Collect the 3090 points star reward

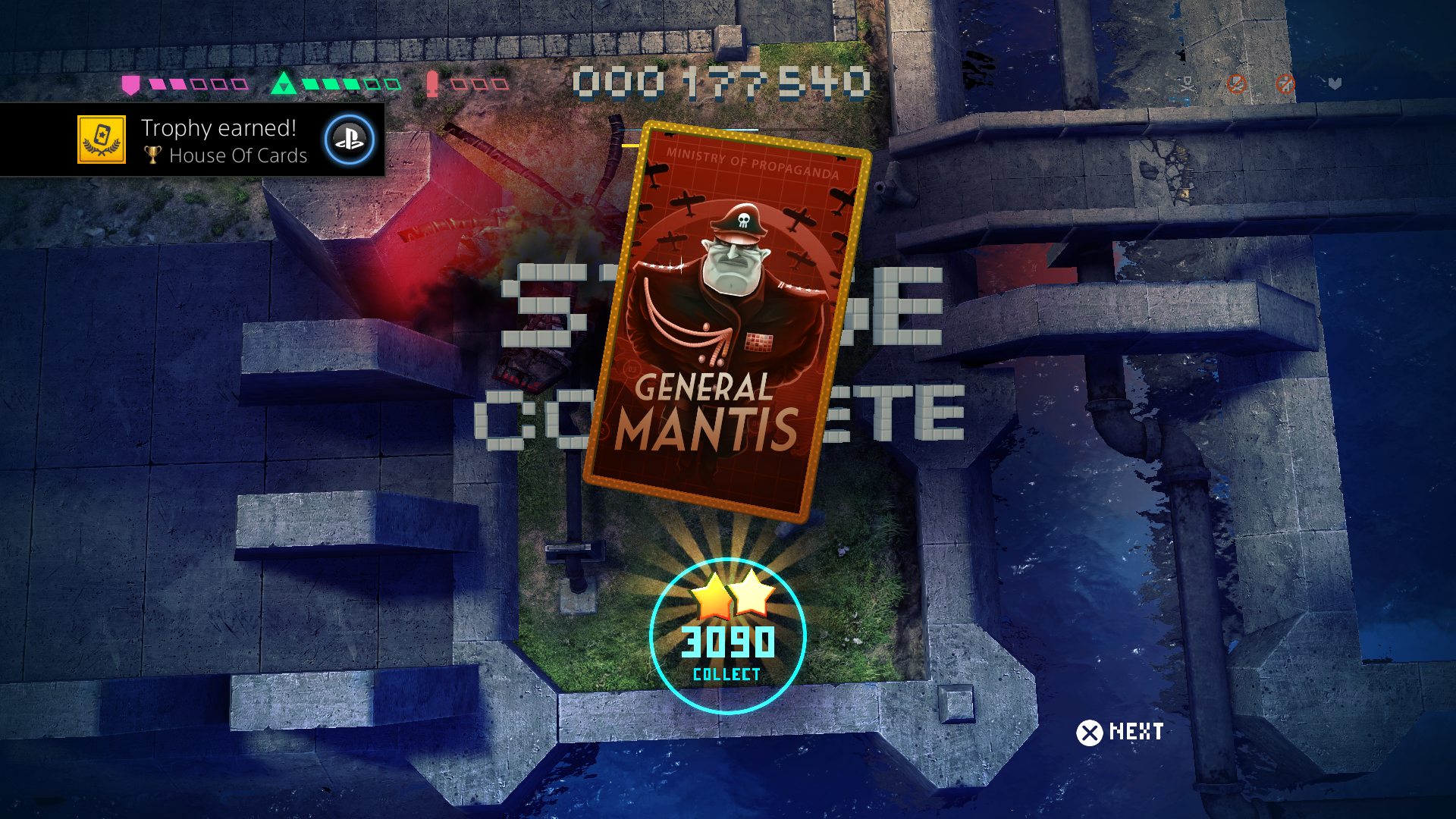pyautogui.click(x=727, y=637)
